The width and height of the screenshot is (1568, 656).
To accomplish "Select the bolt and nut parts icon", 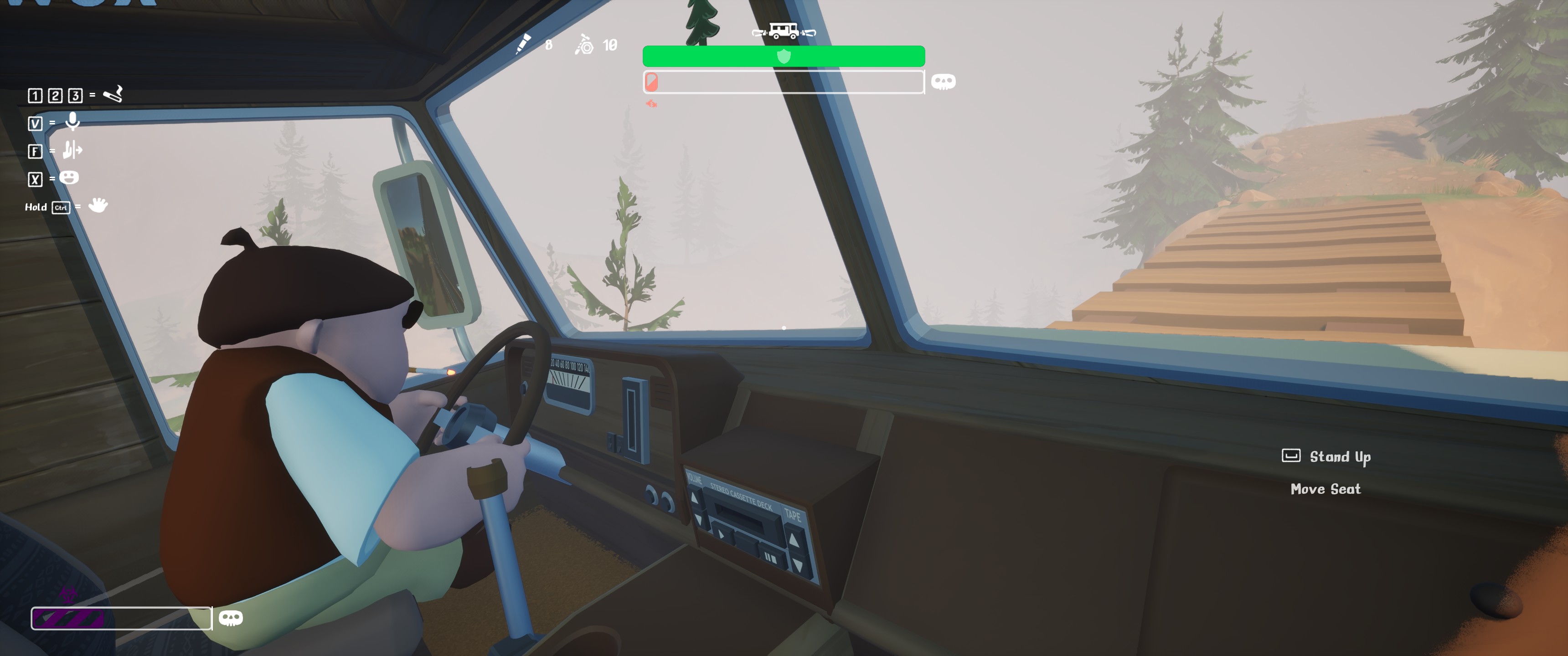I will pos(584,45).
